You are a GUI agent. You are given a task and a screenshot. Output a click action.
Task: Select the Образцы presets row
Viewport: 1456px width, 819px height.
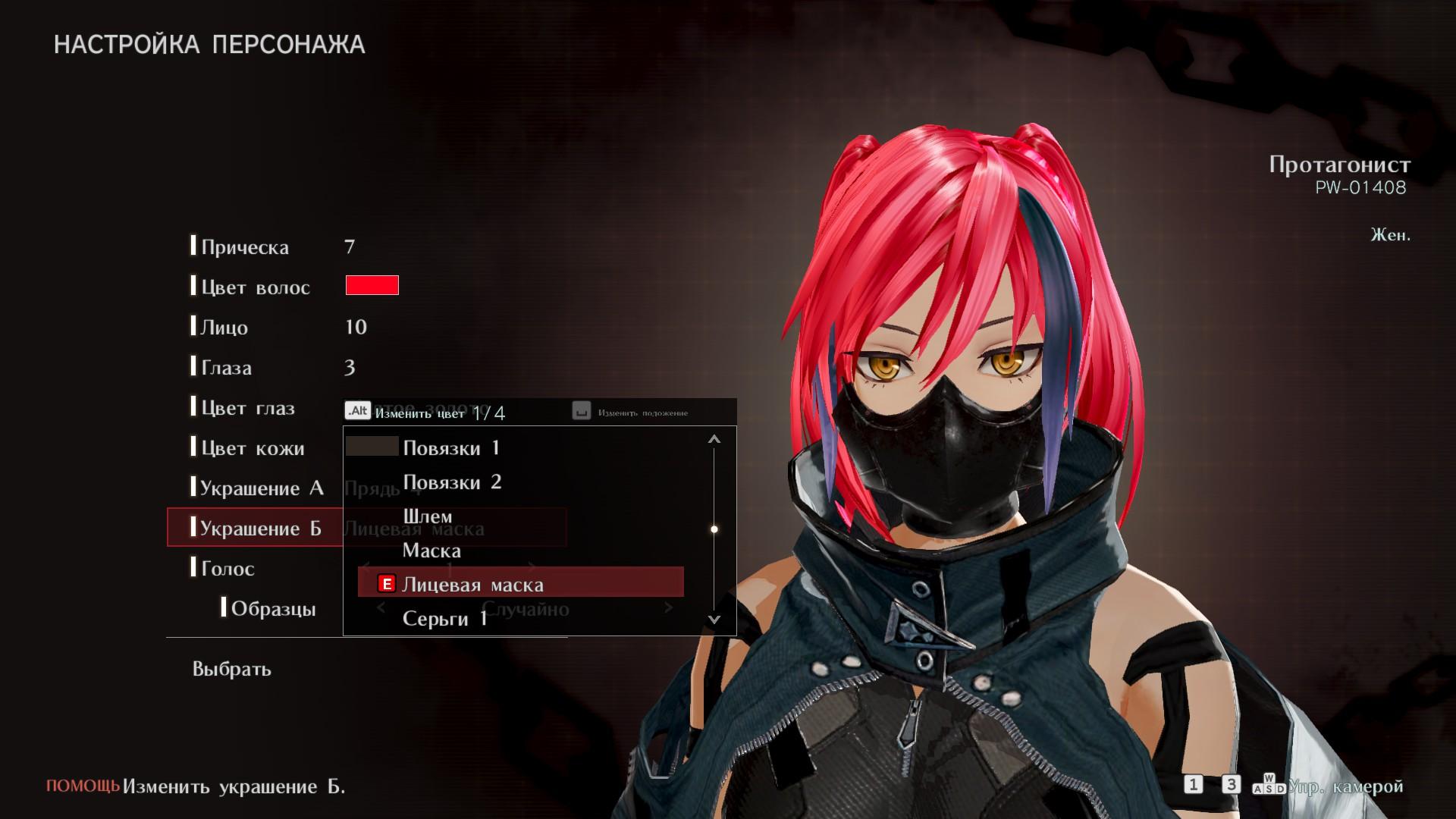[x=273, y=609]
